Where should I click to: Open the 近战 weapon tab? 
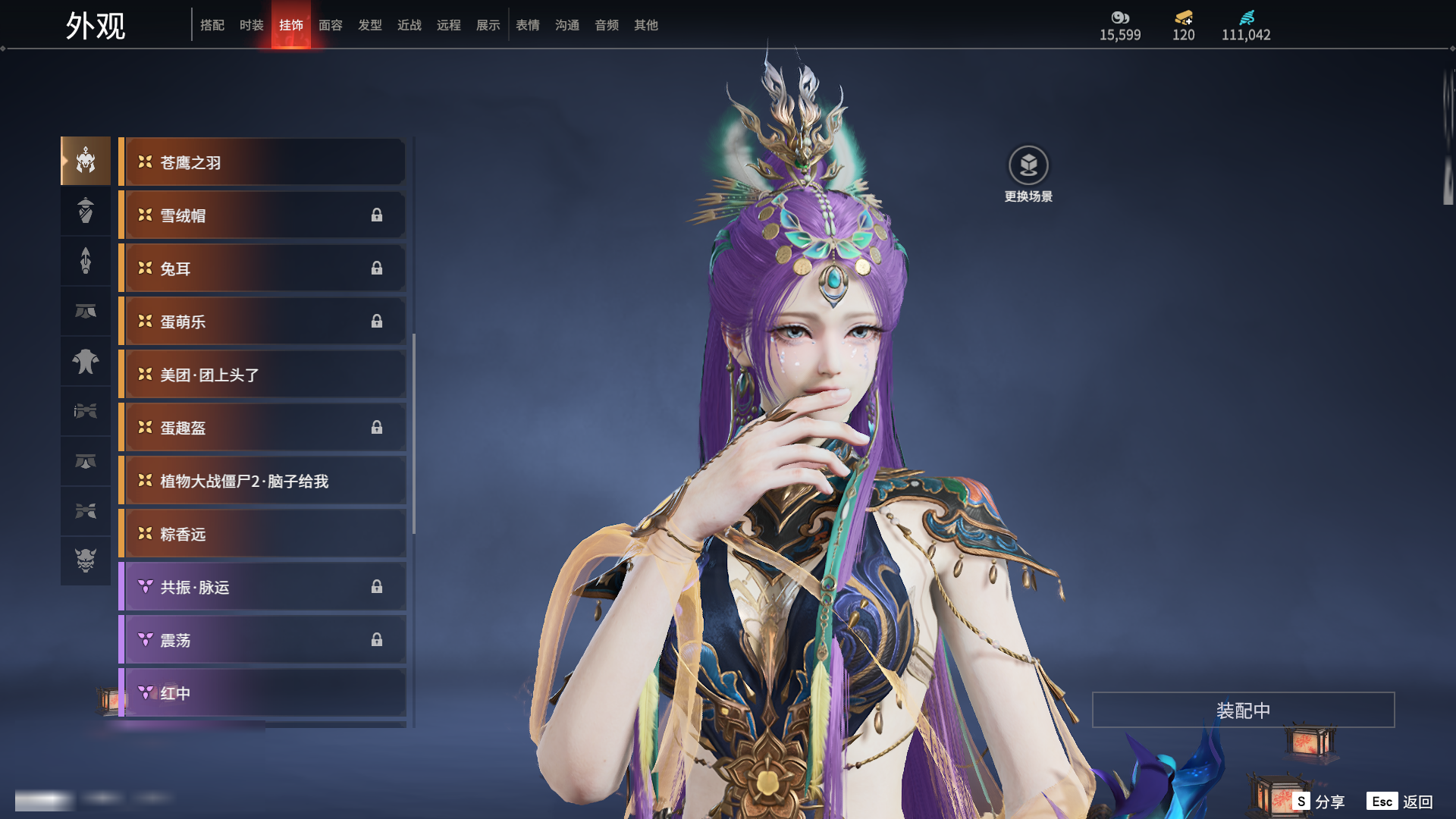pos(409,25)
